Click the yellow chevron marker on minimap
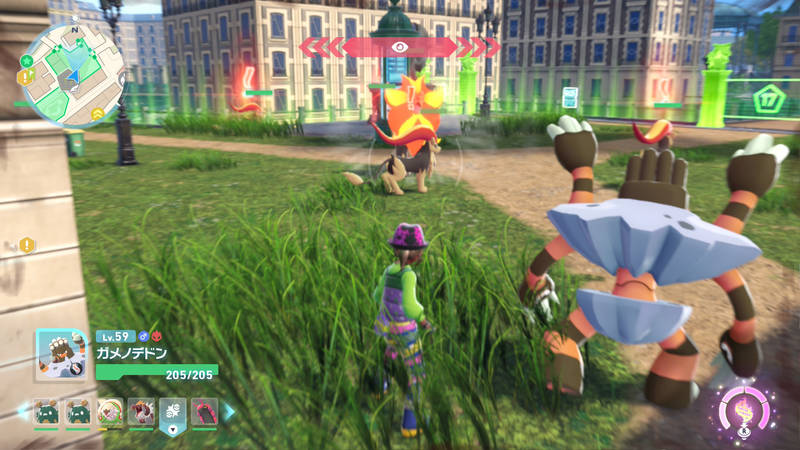800x450 pixels. pos(97,114)
